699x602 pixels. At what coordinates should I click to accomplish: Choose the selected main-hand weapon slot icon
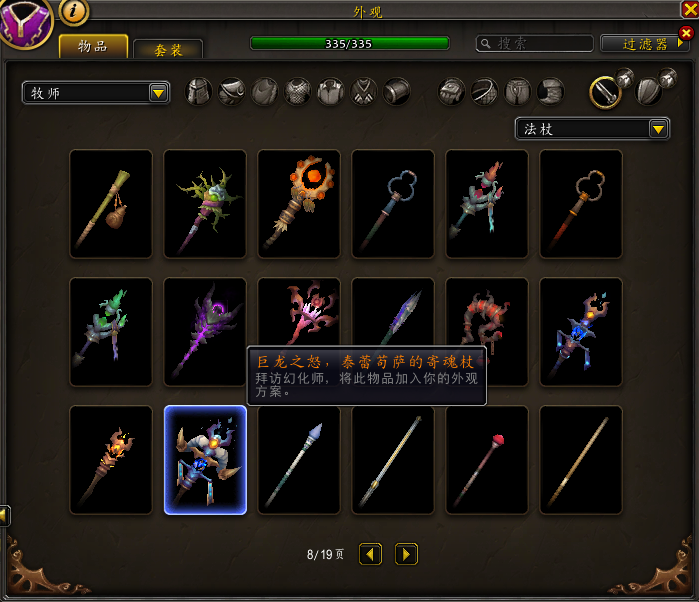(603, 92)
